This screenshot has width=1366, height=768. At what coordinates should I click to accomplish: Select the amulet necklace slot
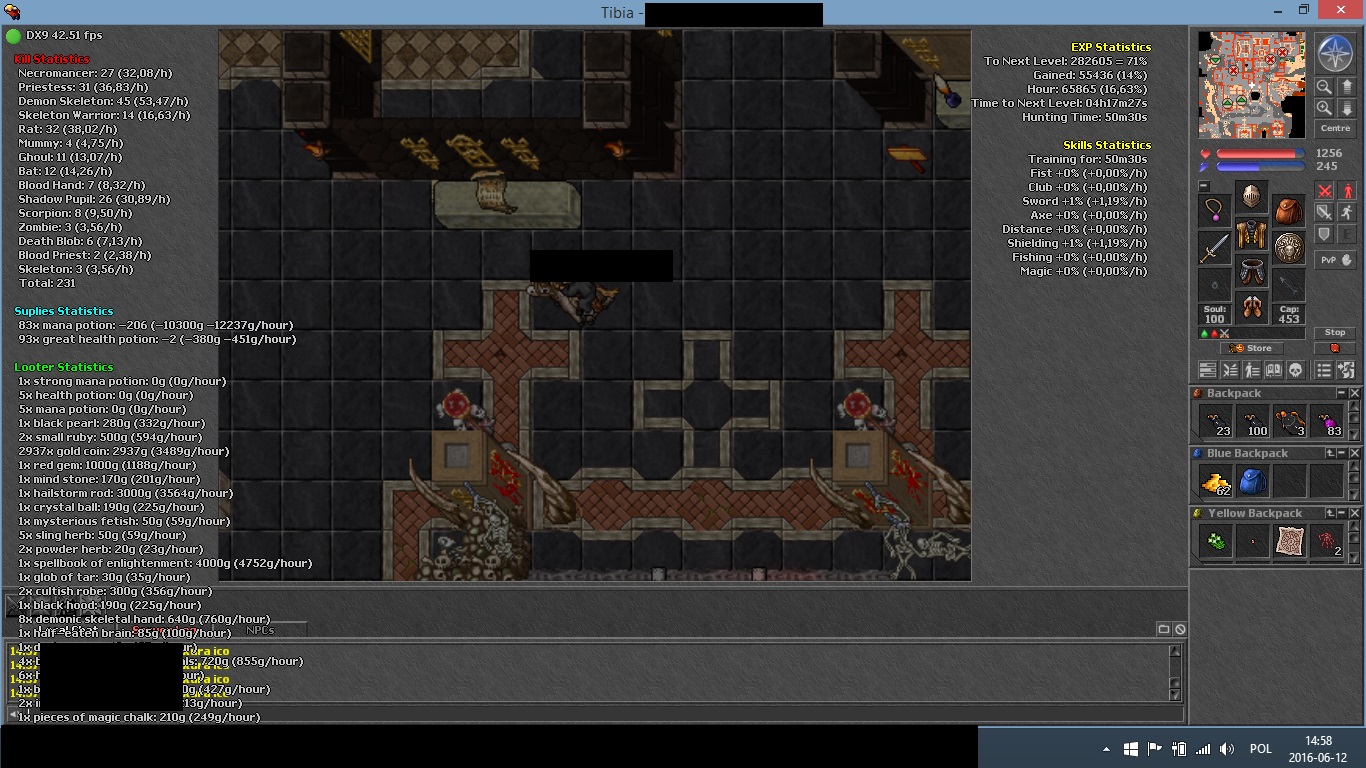(x=1215, y=211)
